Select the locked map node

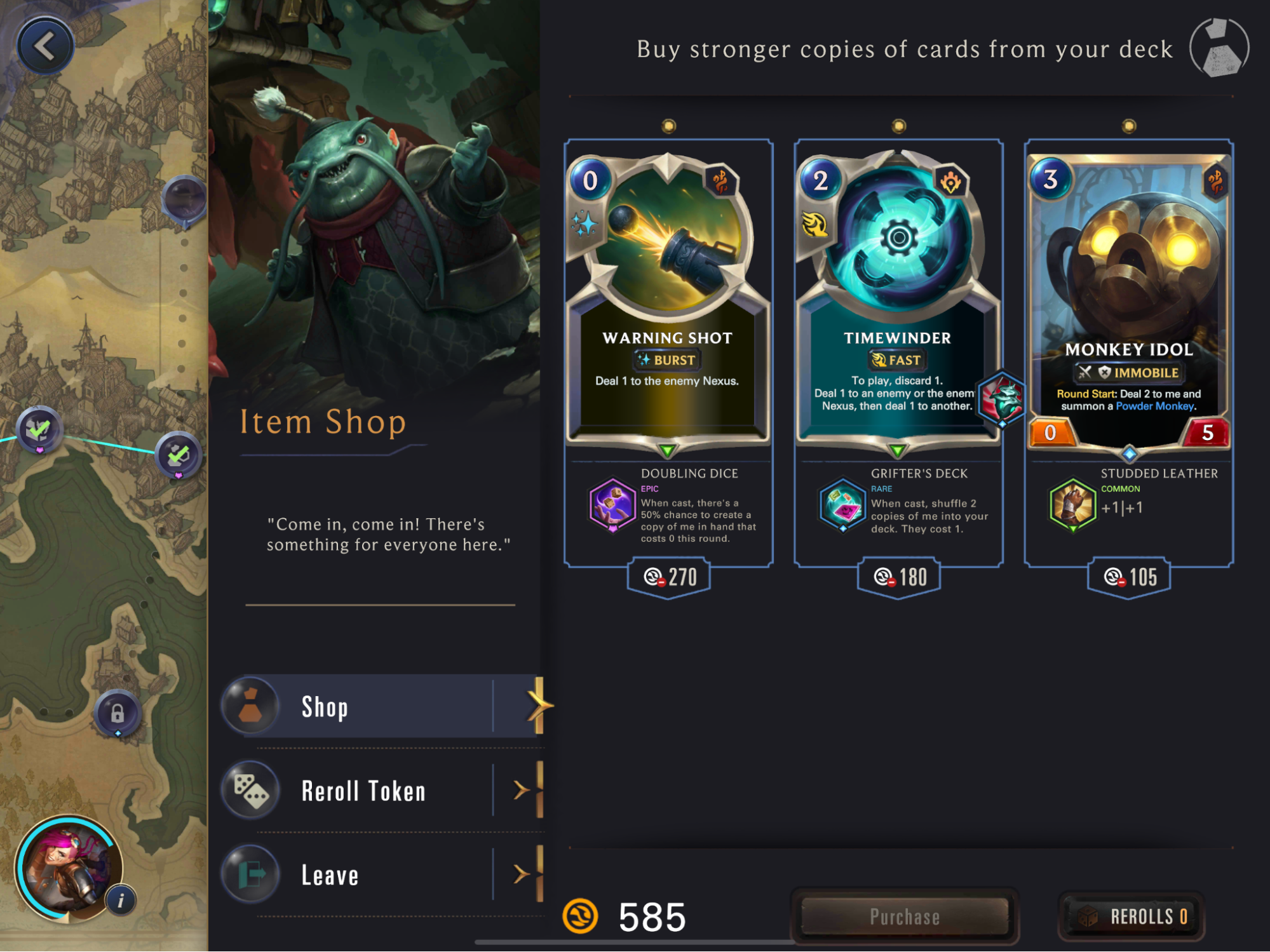coord(118,713)
